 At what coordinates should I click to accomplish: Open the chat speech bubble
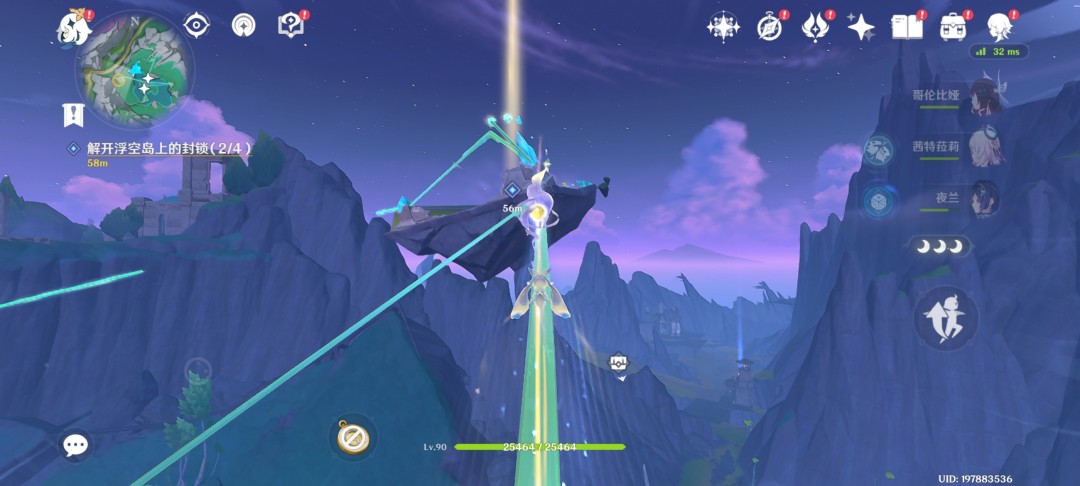76,445
